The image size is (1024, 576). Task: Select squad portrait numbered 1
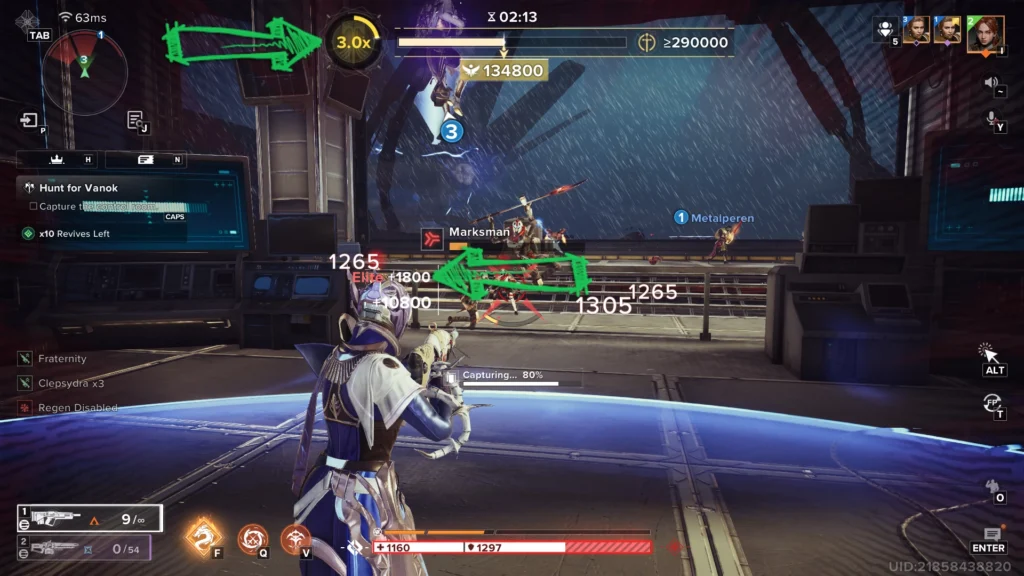tap(947, 30)
